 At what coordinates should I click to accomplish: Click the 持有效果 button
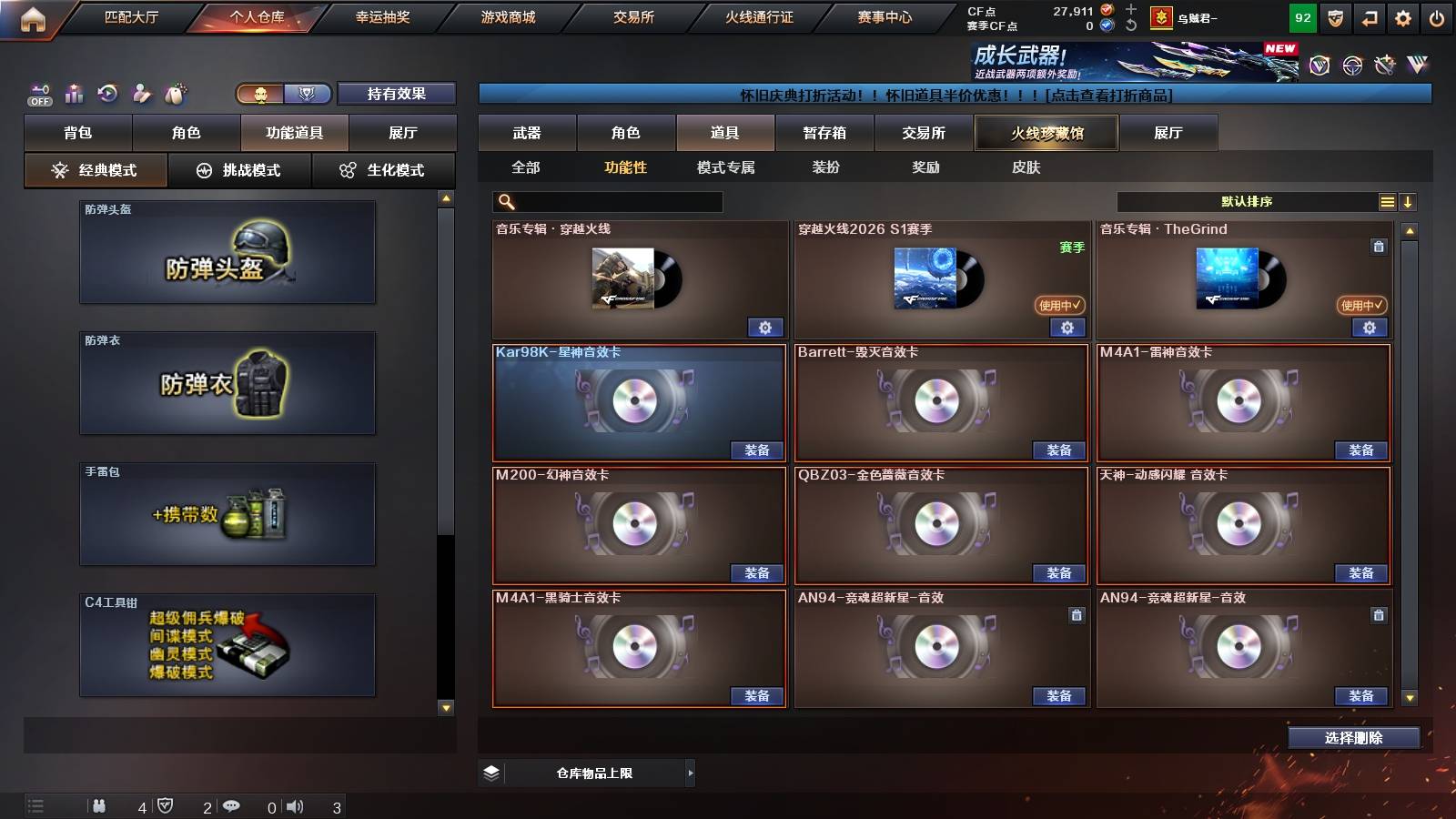397,93
